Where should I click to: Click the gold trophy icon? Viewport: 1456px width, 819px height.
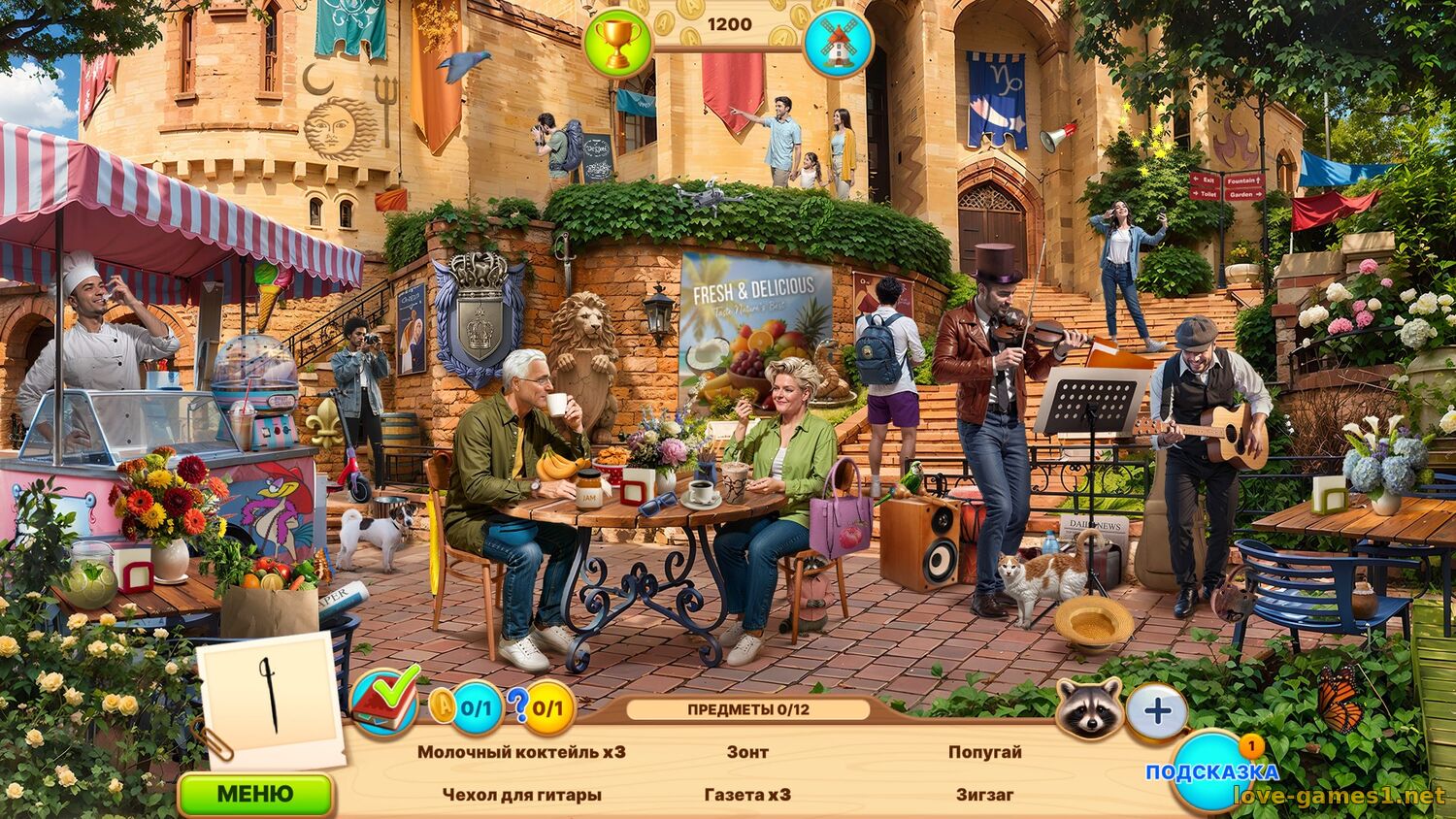tap(616, 44)
